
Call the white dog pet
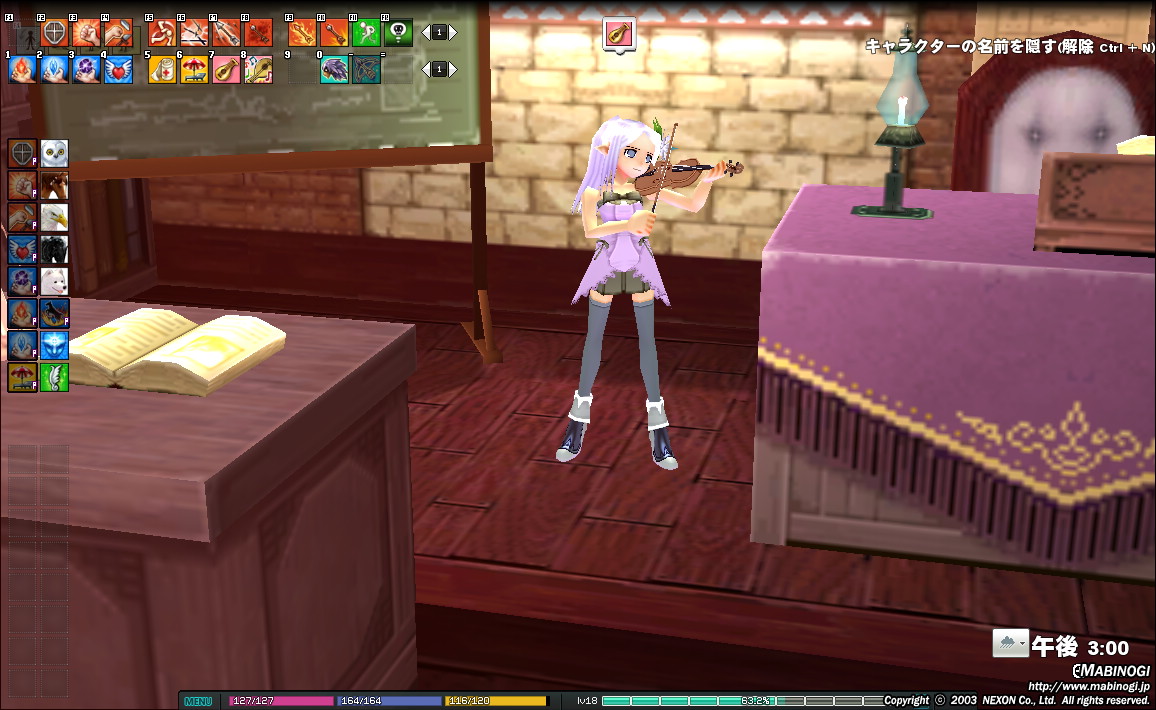click(x=55, y=281)
